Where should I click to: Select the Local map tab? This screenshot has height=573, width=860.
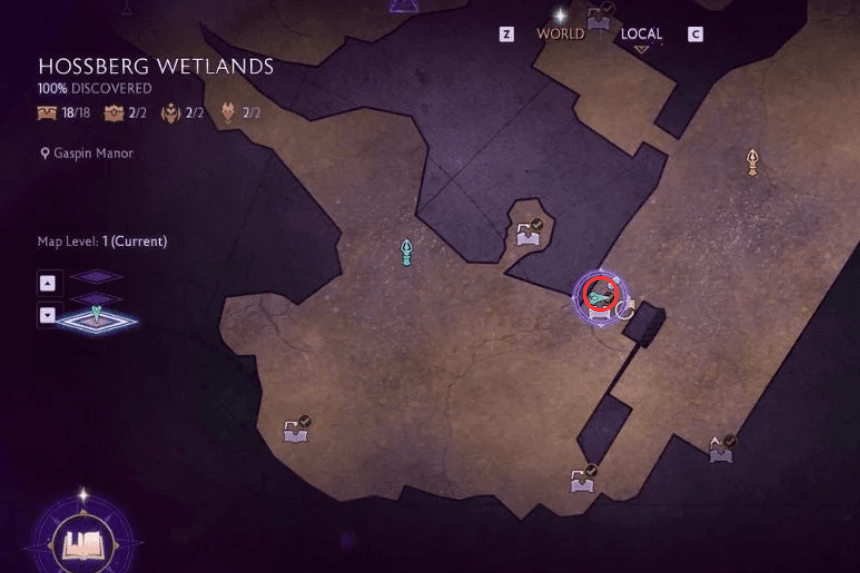coord(641,34)
